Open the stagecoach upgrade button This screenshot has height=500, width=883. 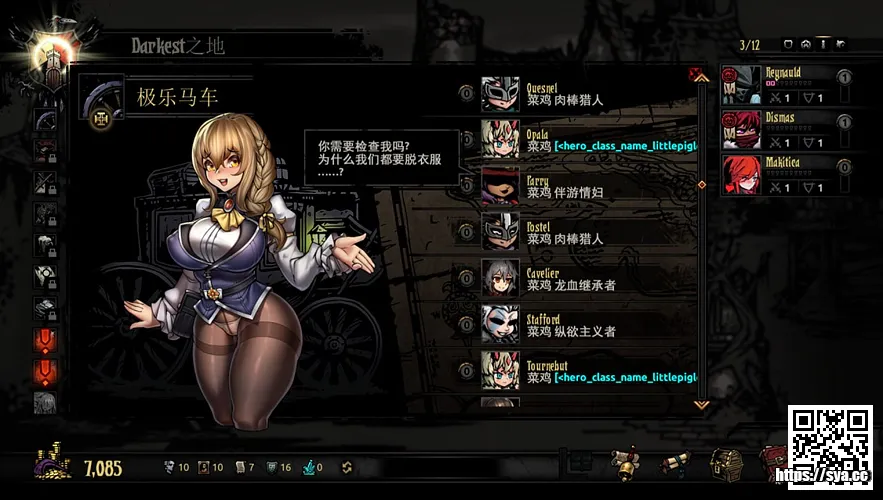[x=101, y=118]
